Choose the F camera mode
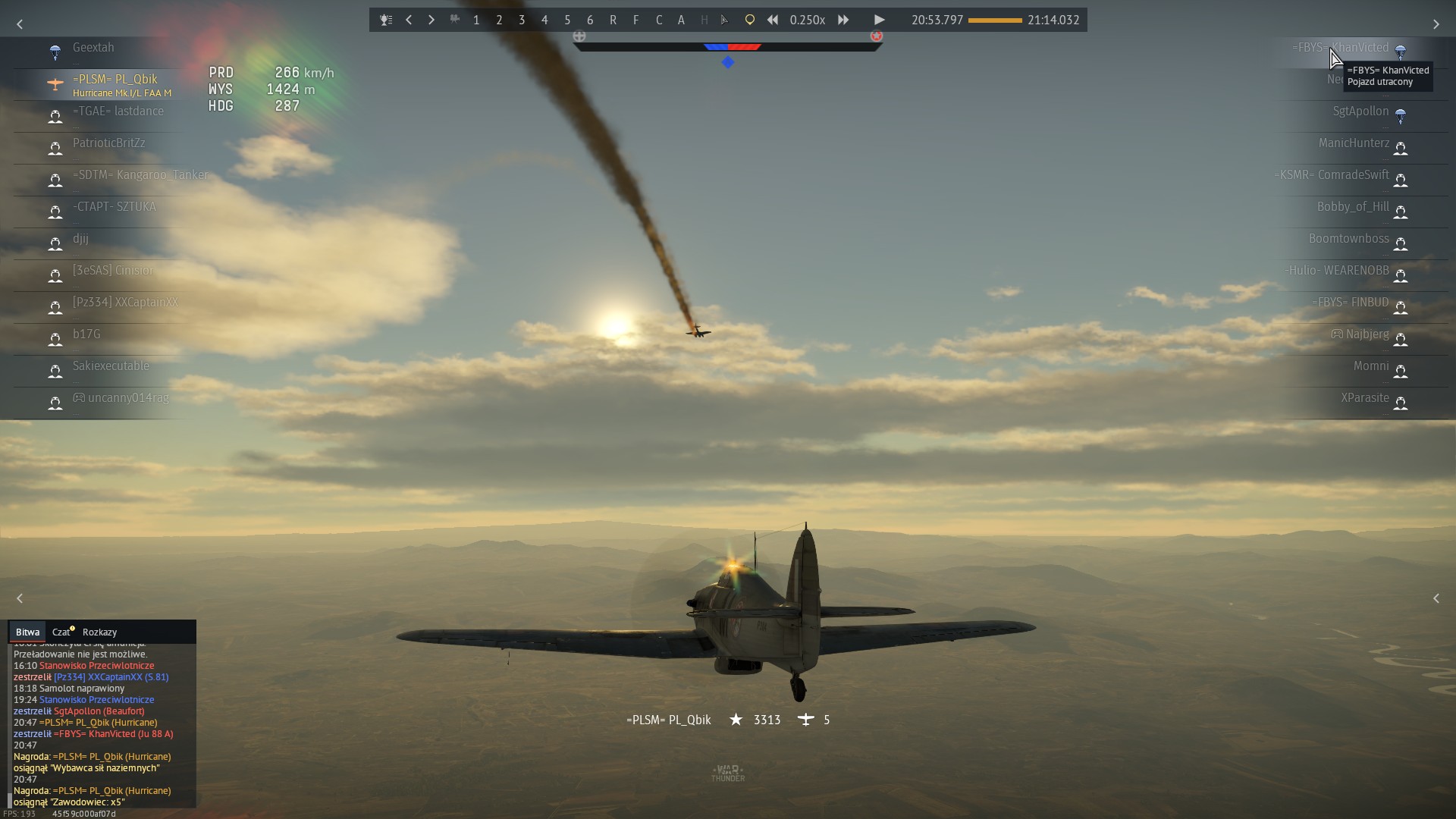 635,20
